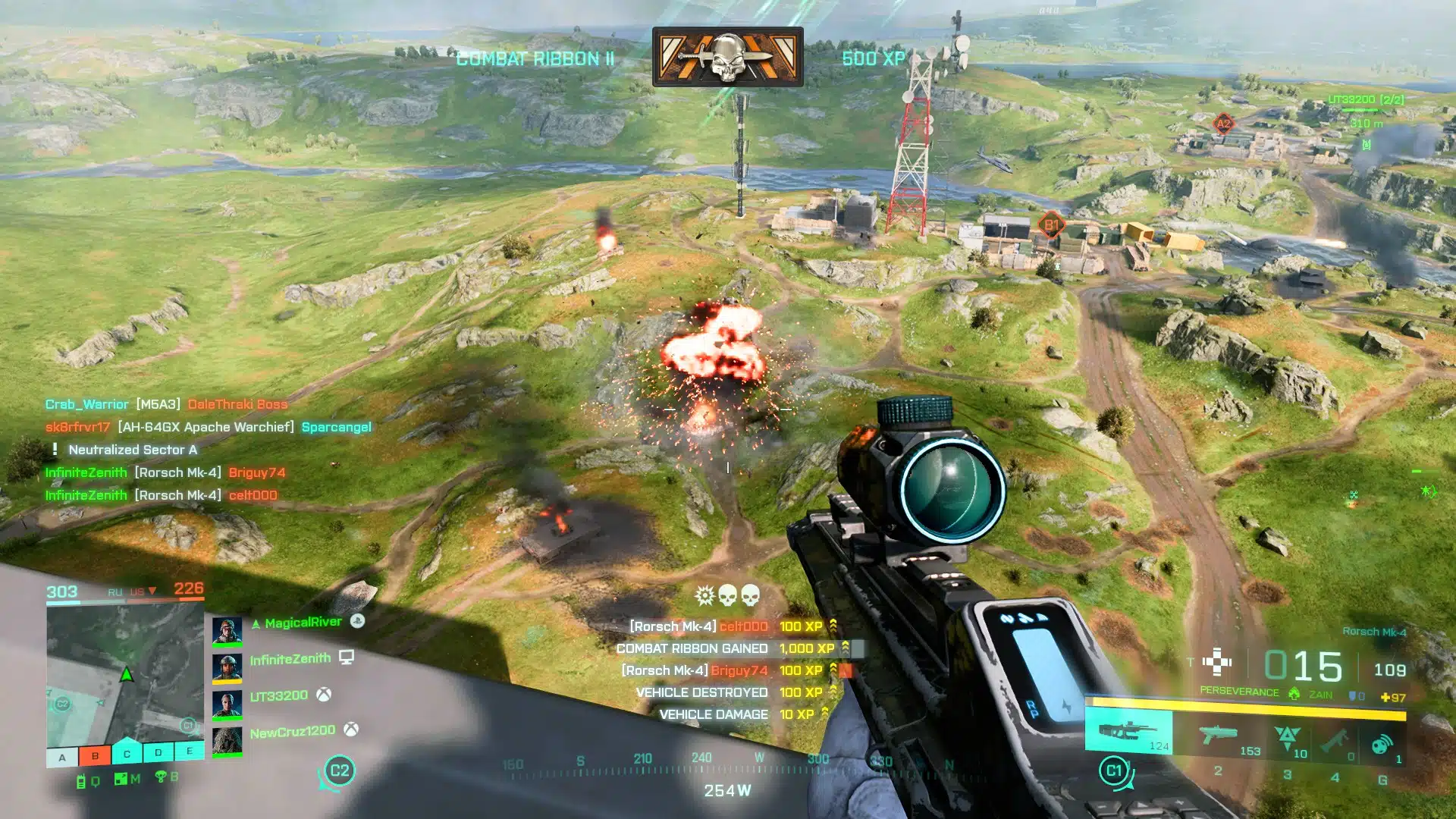Click the Combat Ribbon II skull badge
Viewport: 1456px width, 819px height.
727,57
